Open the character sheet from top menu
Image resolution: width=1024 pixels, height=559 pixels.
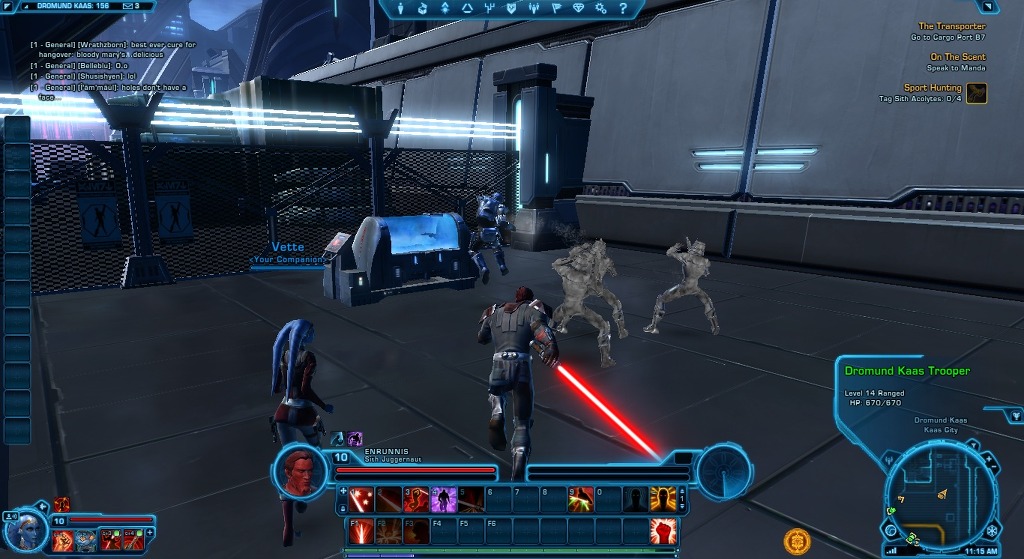(399, 8)
